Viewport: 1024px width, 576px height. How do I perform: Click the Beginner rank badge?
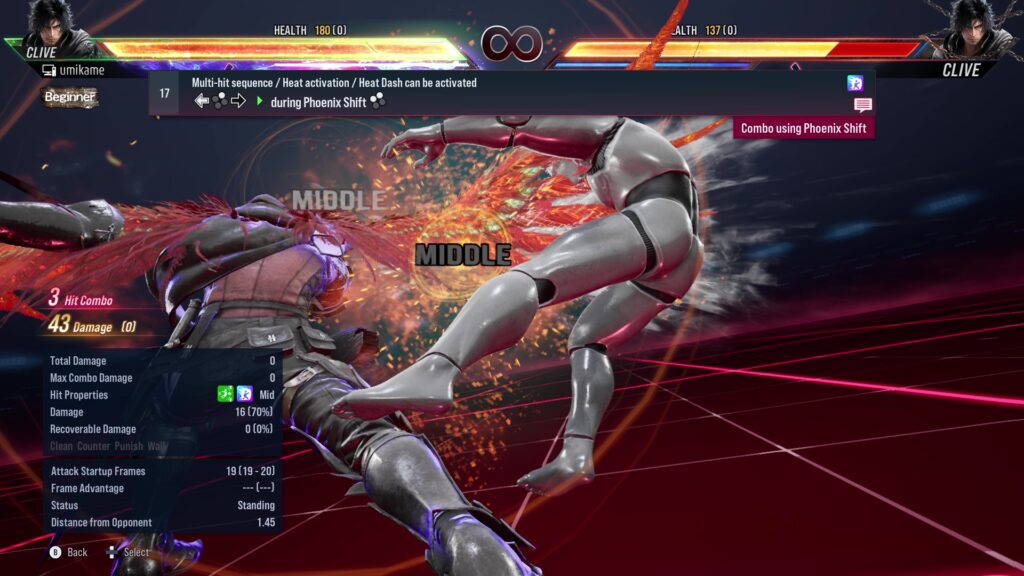pyautogui.click(x=70, y=97)
